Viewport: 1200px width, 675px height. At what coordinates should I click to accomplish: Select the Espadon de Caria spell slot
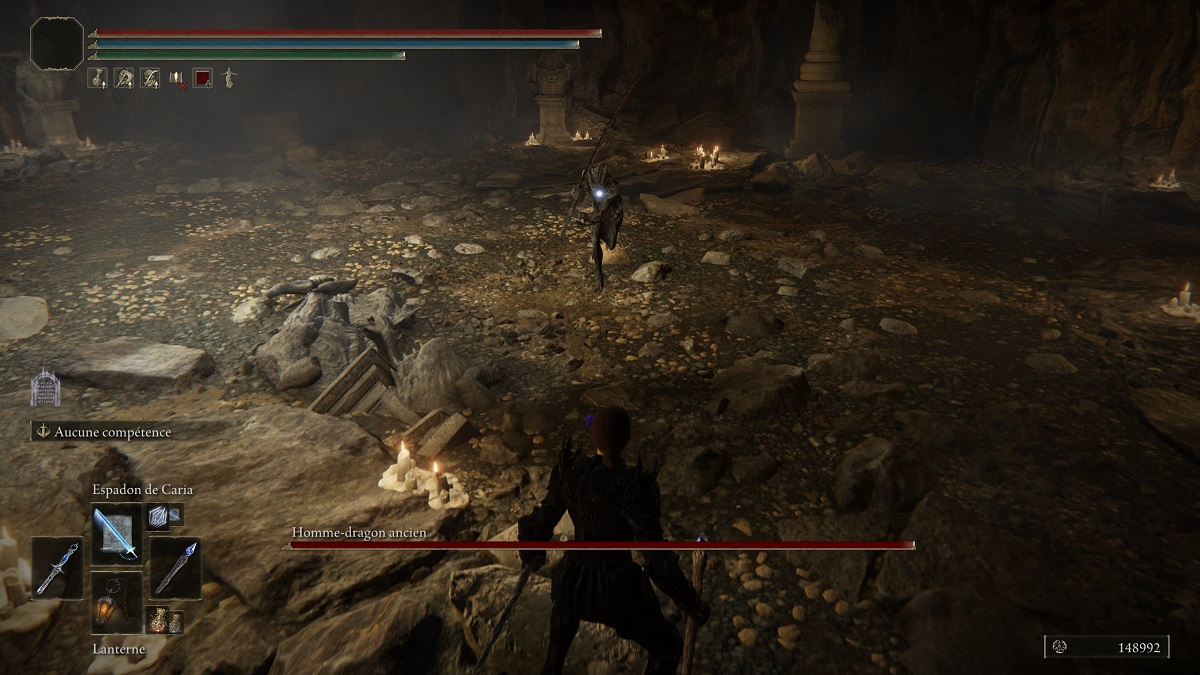116,532
